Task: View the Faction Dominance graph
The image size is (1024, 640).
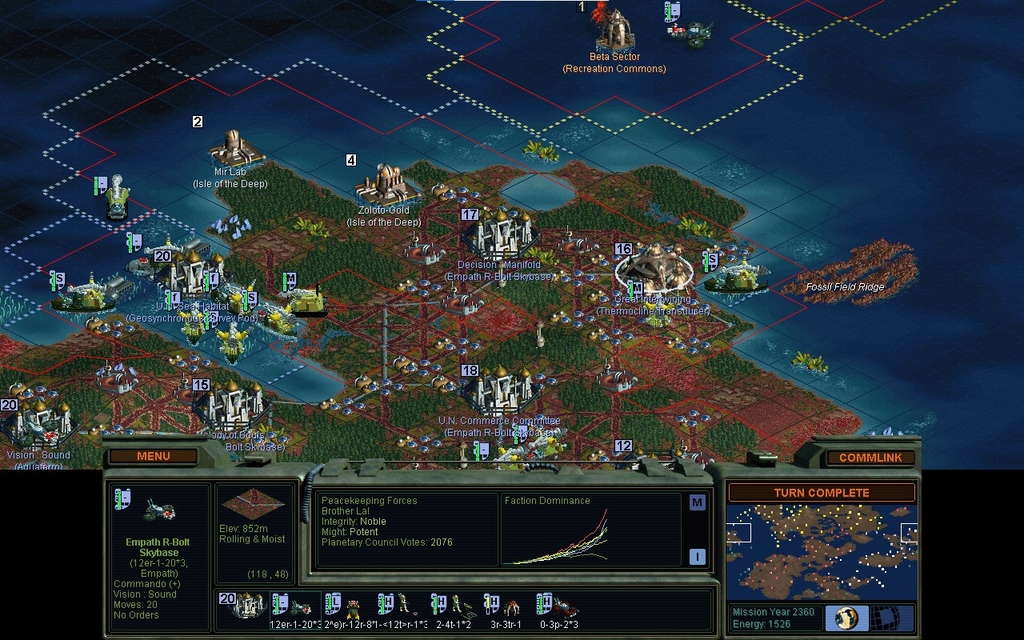Action: pyautogui.click(x=588, y=536)
